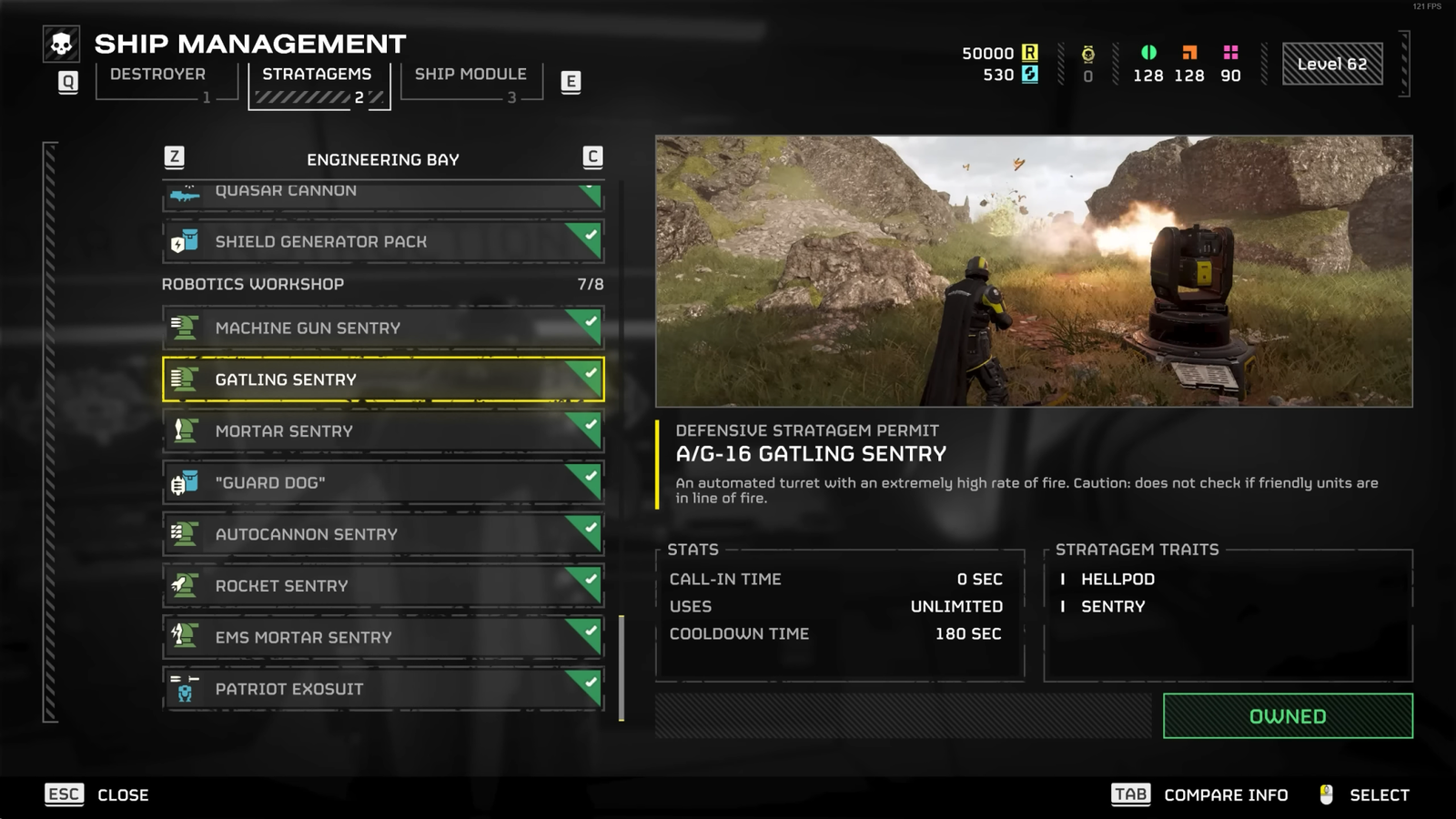Click the Gatling Sentry list row
The width and height of the screenshot is (1456, 819).
[x=382, y=379]
